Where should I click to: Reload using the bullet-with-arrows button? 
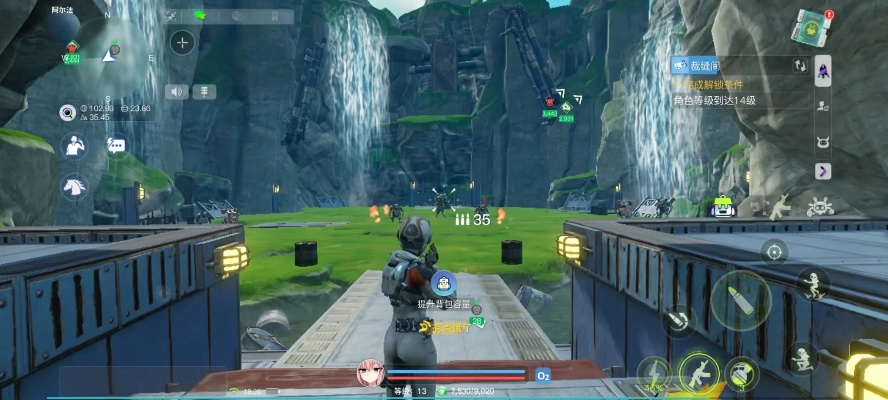point(679,321)
